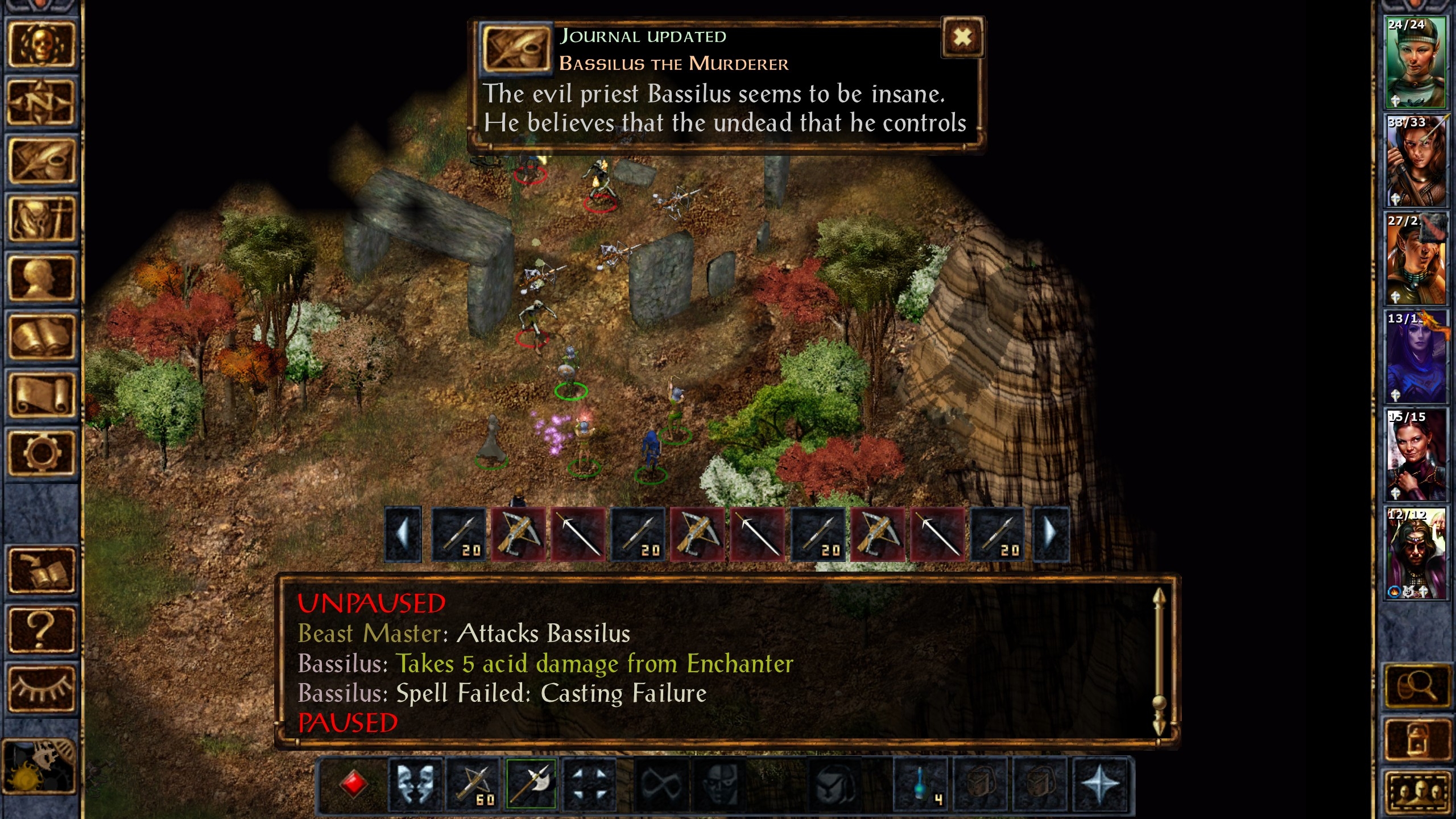Viewport: 1456px width, 819px height.
Task: Open help with the question mark button
Action: point(40,629)
